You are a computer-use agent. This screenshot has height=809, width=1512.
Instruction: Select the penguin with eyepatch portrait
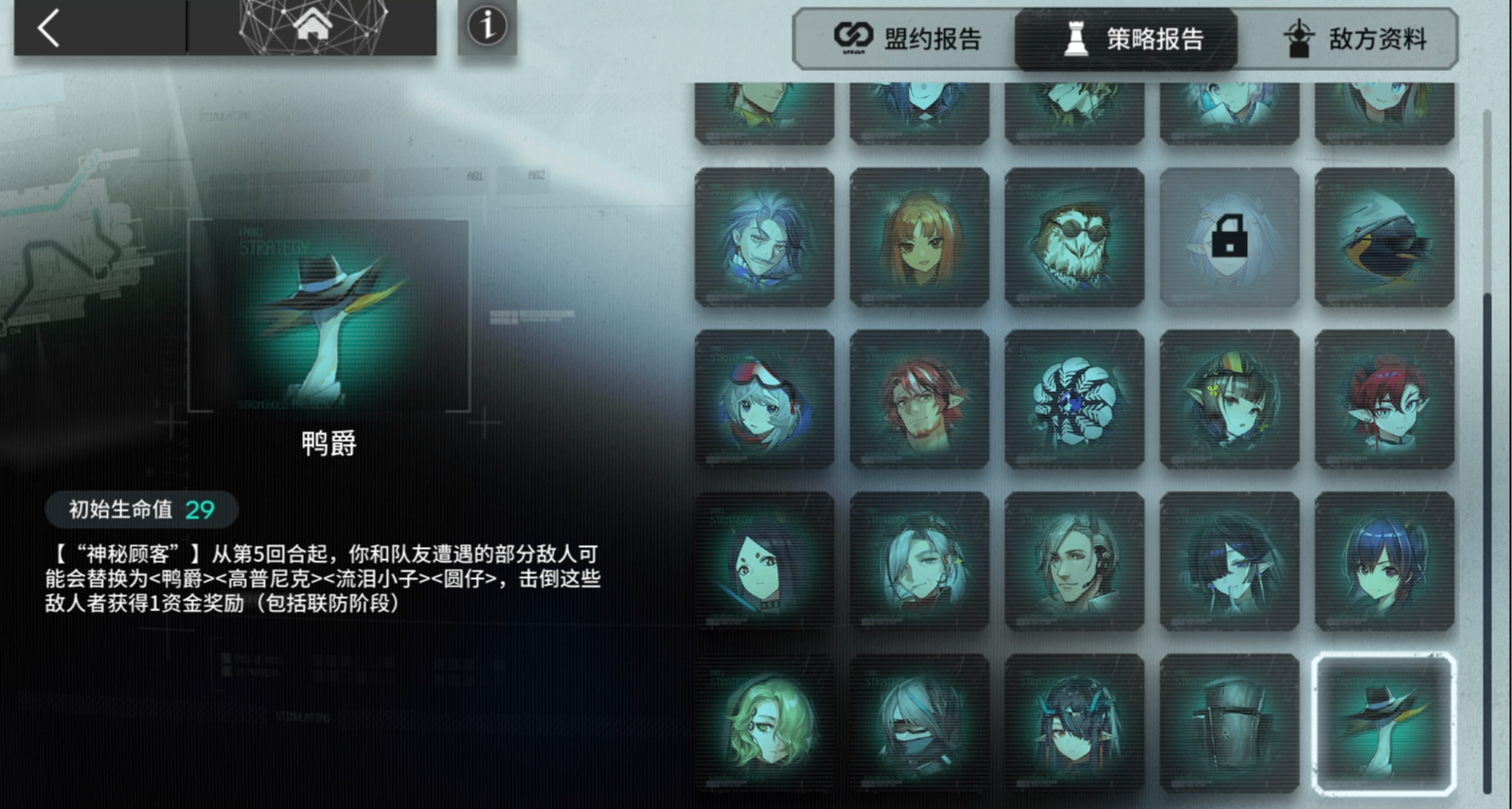tap(1383, 237)
